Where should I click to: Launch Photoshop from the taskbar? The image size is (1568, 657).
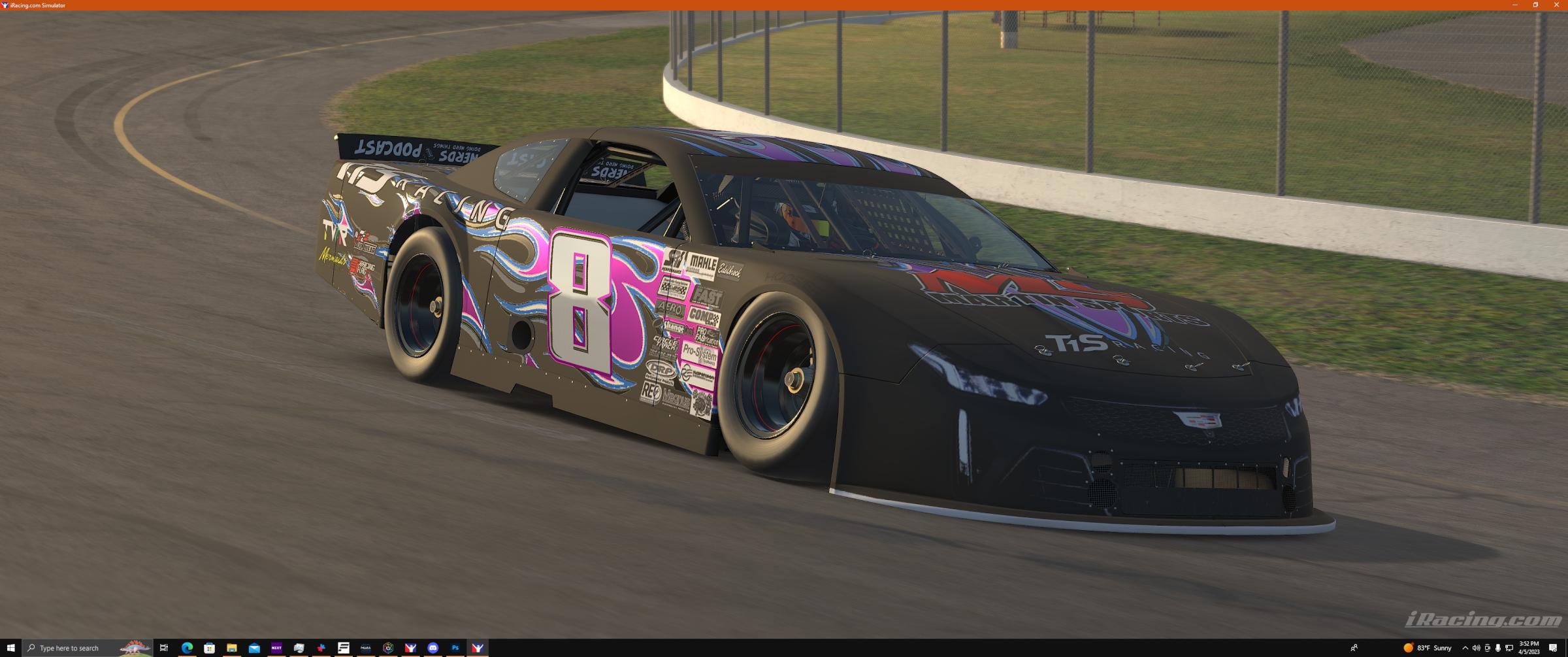pyautogui.click(x=455, y=648)
